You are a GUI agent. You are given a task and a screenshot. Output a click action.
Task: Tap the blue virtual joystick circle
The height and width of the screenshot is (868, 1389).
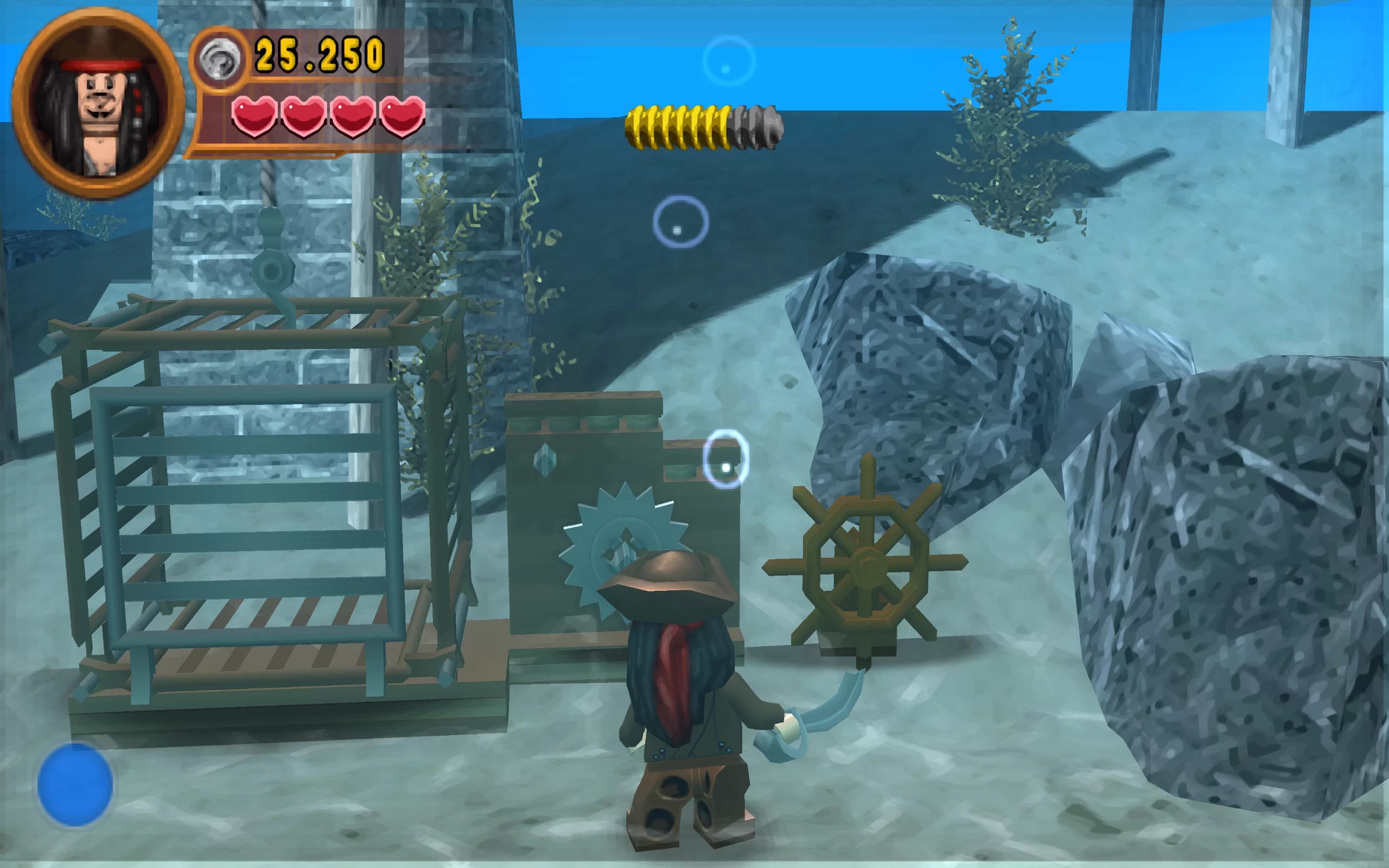click(75, 784)
